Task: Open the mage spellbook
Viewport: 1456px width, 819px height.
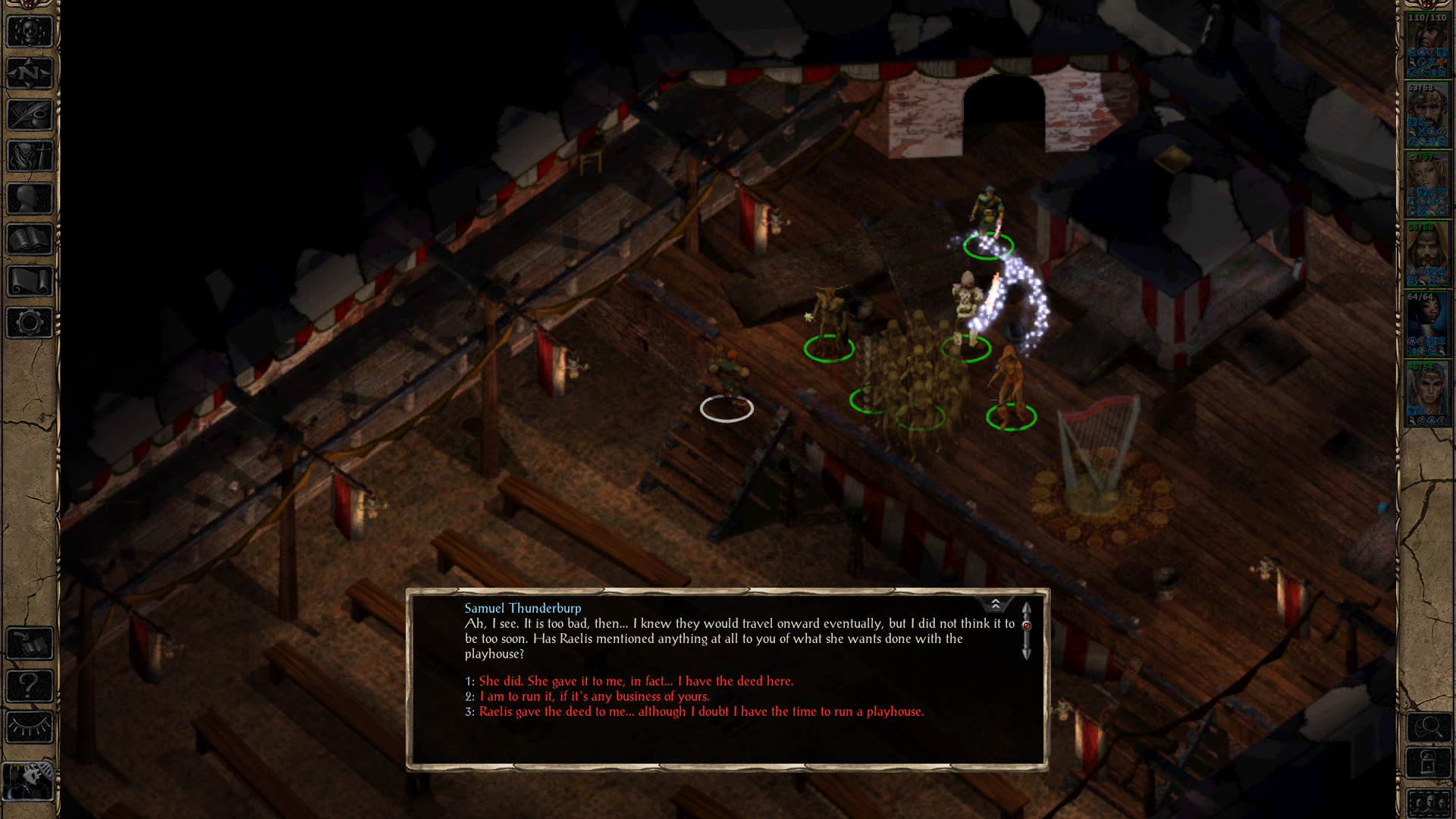Action: pyautogui.click(x=30, y=240)
